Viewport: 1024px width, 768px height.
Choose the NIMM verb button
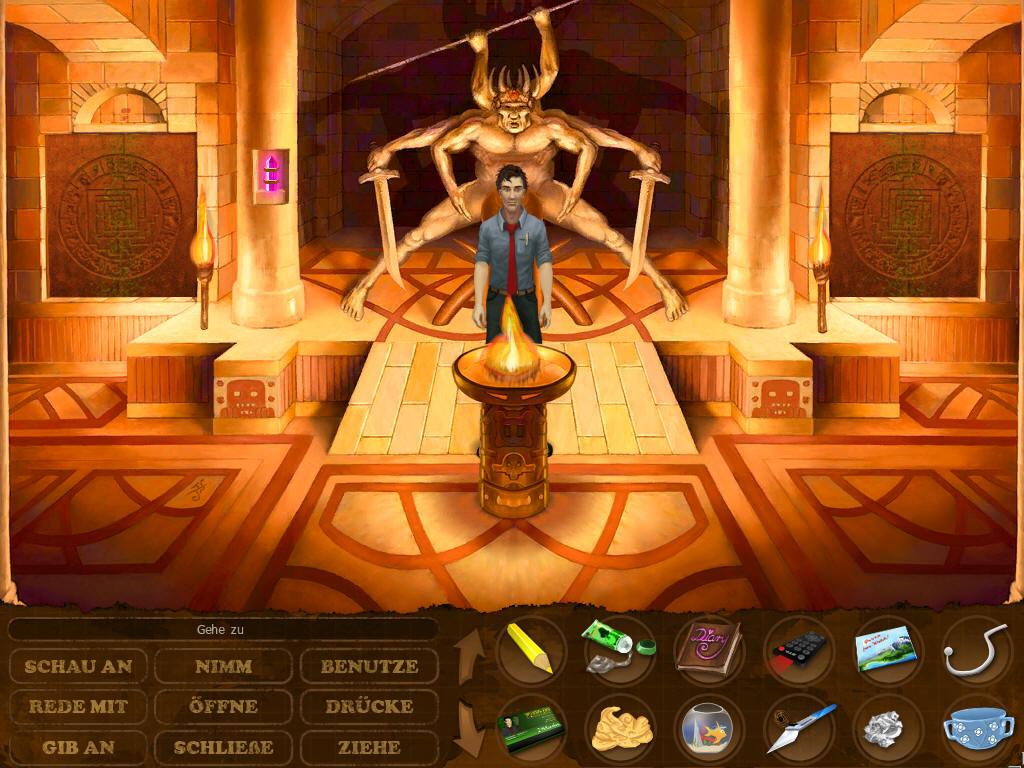[x=223, y=666]
